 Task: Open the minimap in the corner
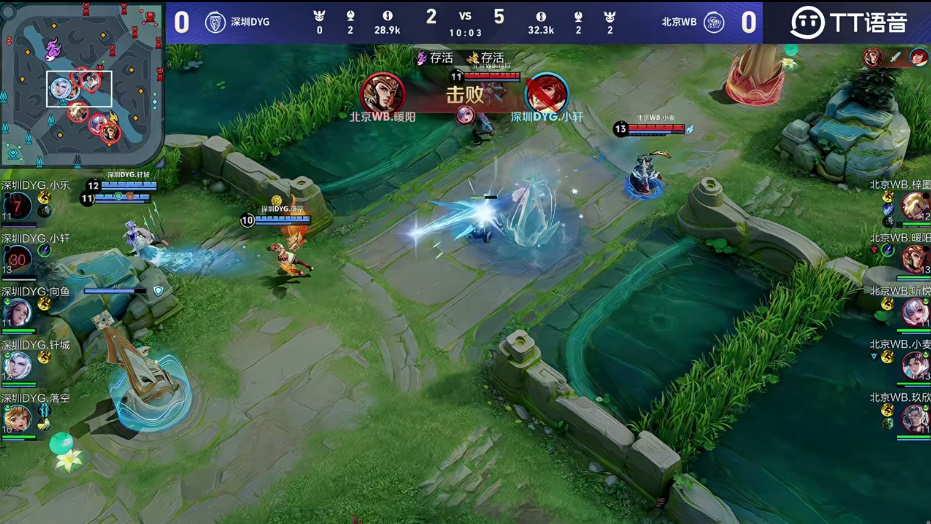[82, 82]
